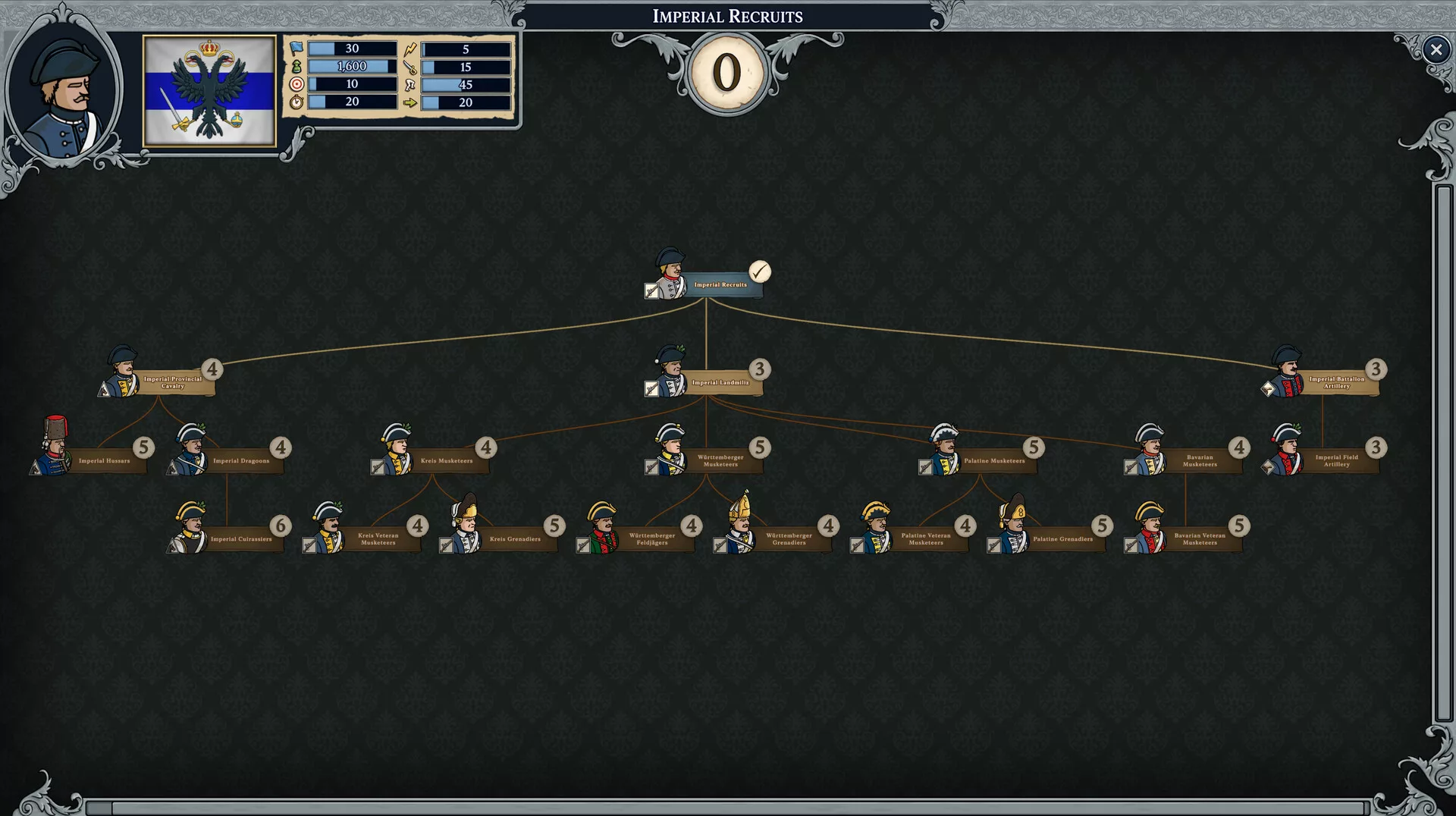Close the Imperial Recruits unit tree
This screenshot has height=816, width=1456.
tap(1436, 50)
